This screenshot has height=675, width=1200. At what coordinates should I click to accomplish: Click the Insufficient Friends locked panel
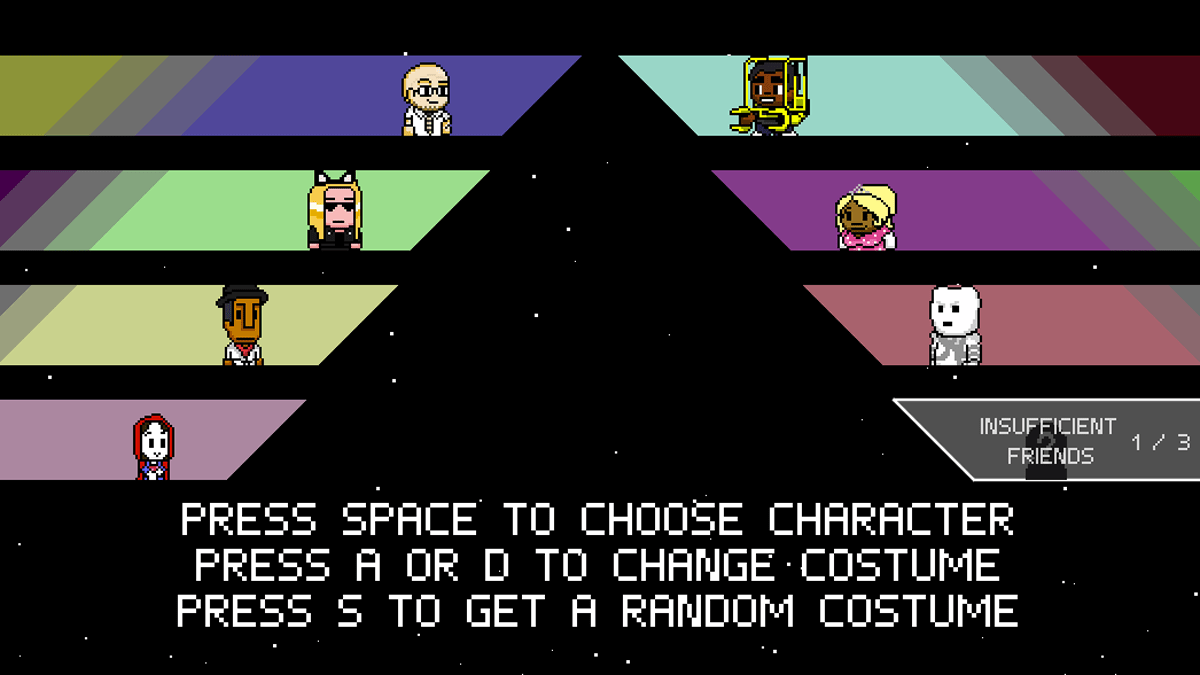[x=1050, y=441]
